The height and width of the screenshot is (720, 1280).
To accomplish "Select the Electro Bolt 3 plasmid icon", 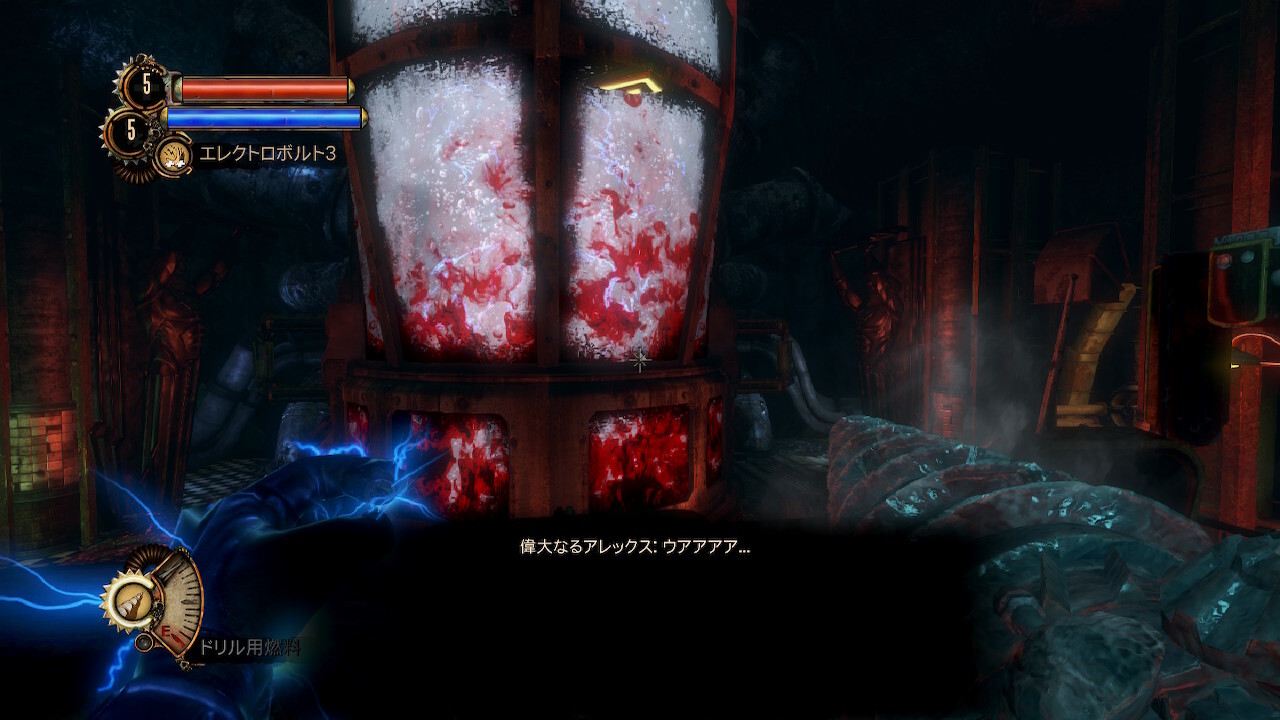I will click(174, 156).
